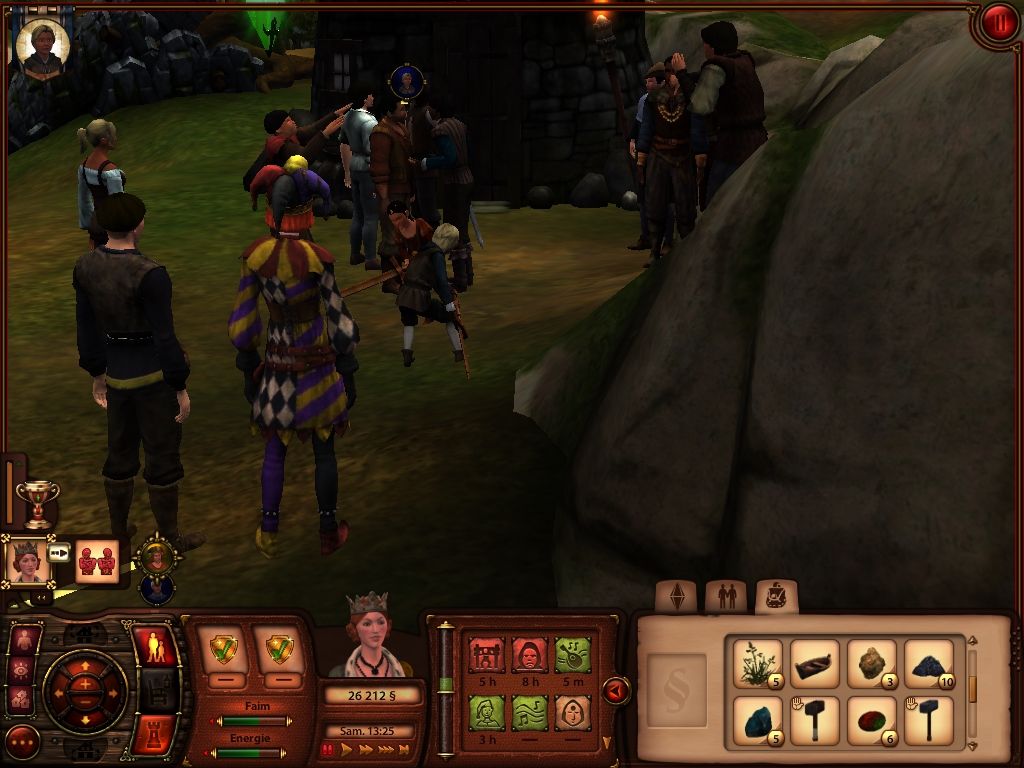
Task: Activate the two-figures live mode button
Action: click(154, 648)
